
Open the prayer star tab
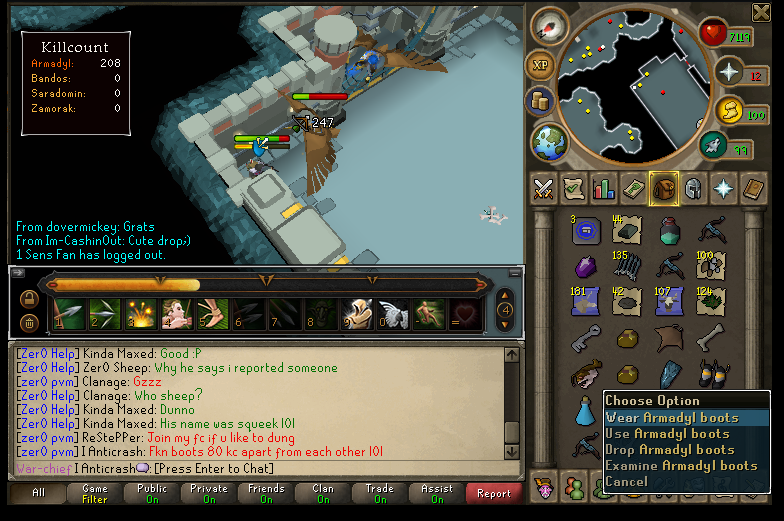[723, 188]
